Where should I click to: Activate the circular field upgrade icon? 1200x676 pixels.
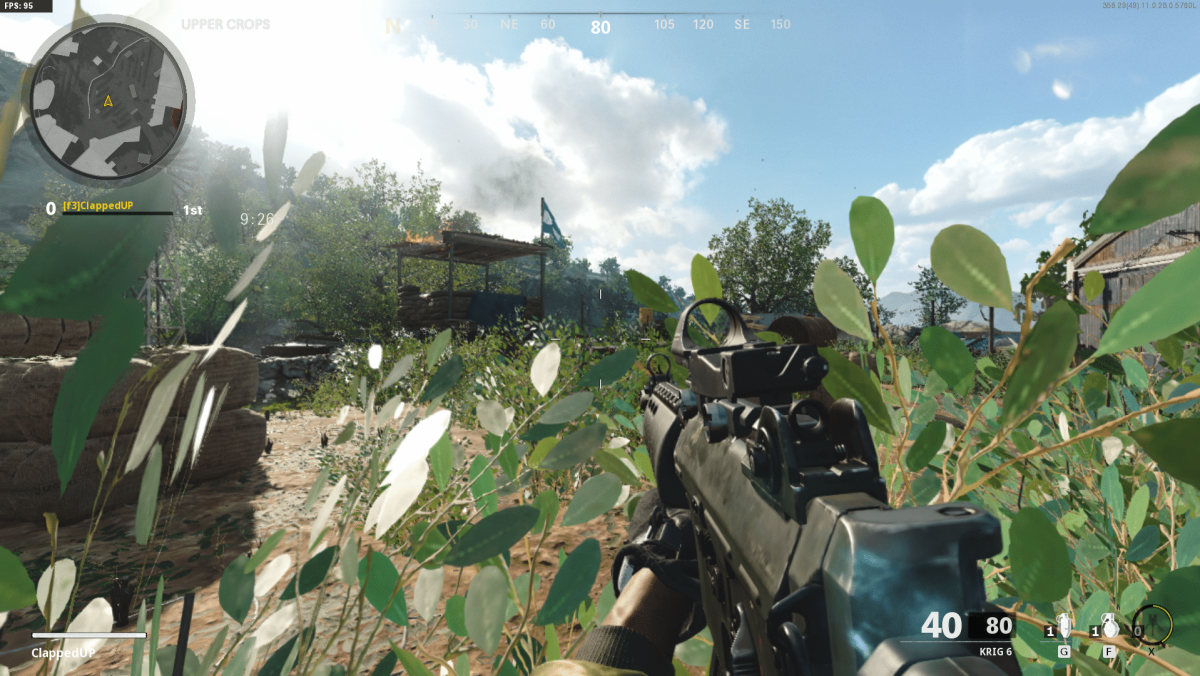click(1153, 626)
